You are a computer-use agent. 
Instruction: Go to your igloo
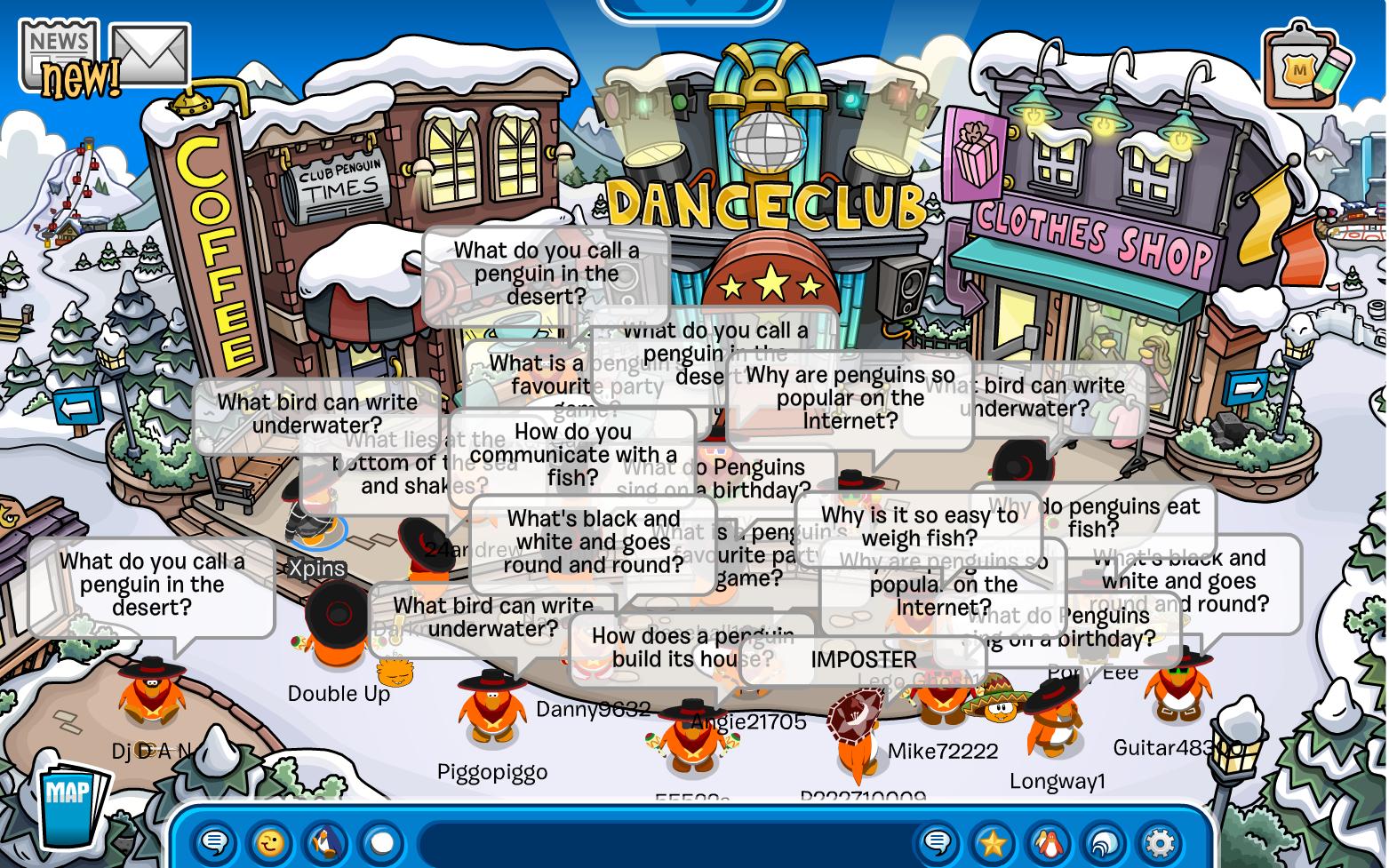1105,841
